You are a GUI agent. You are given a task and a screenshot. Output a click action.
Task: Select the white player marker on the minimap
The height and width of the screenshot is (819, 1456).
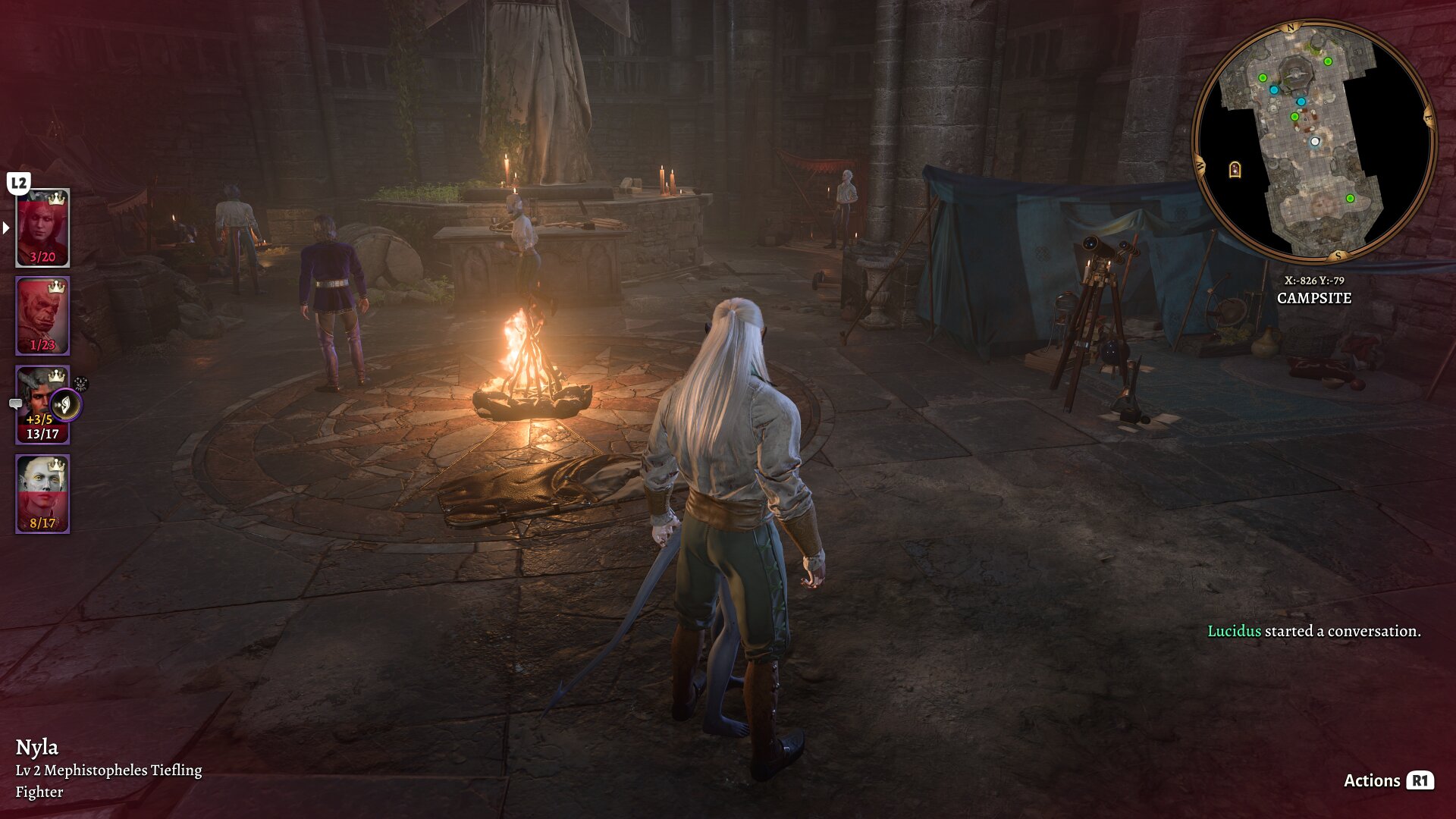1316,142
